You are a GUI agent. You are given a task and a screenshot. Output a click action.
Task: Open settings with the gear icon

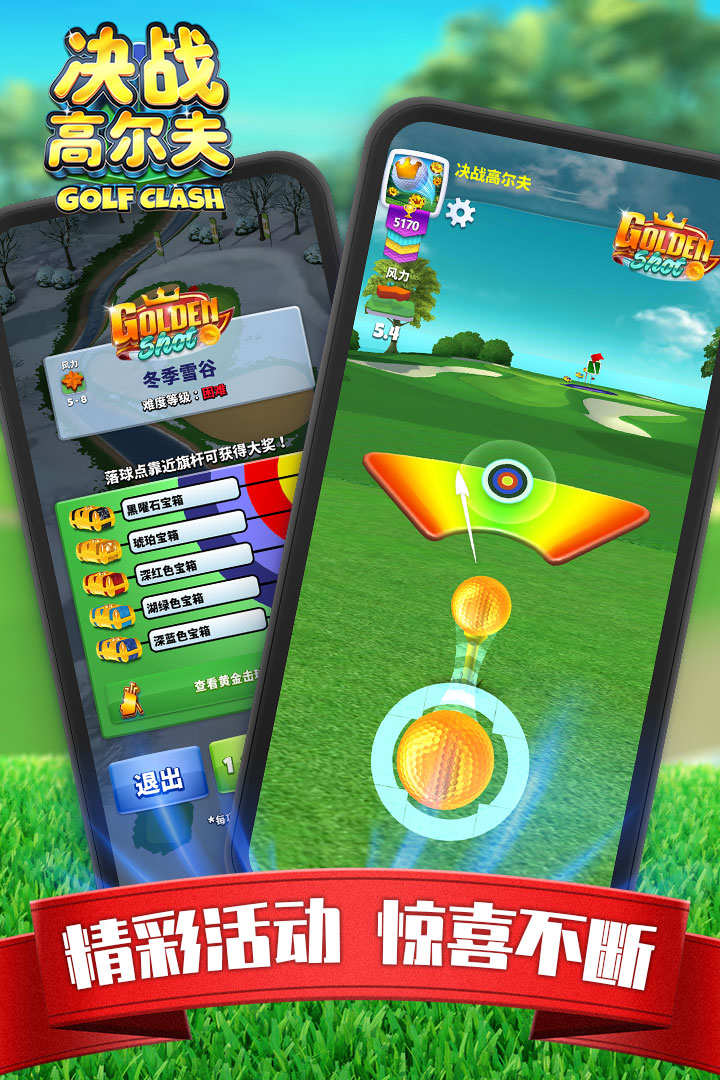(x=460, y=212)
